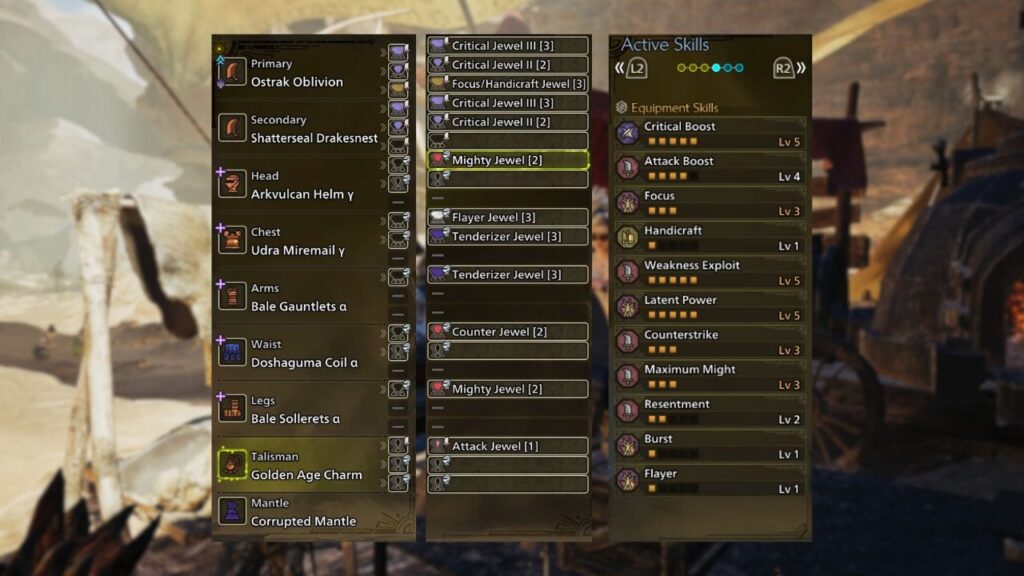
Task: Select the Focus/Handicraft Jewel decoration
Action: click(508, 84)
